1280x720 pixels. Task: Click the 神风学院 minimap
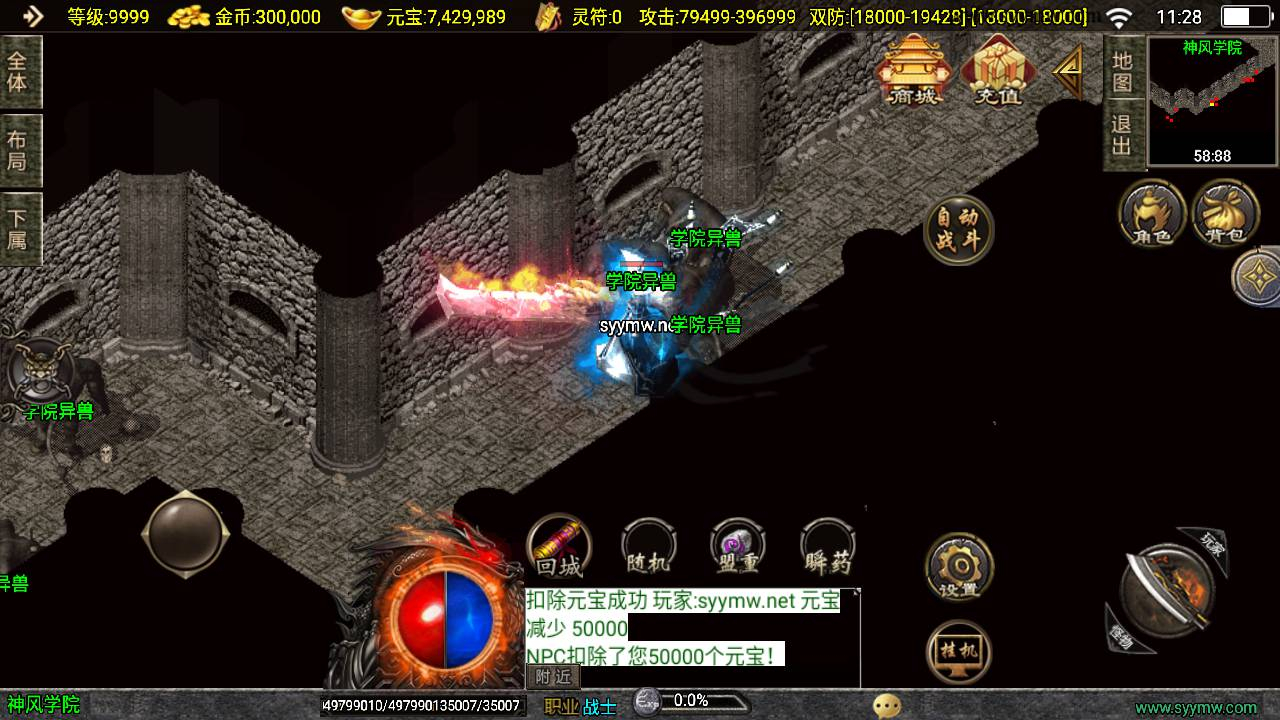pos(1213,102)
